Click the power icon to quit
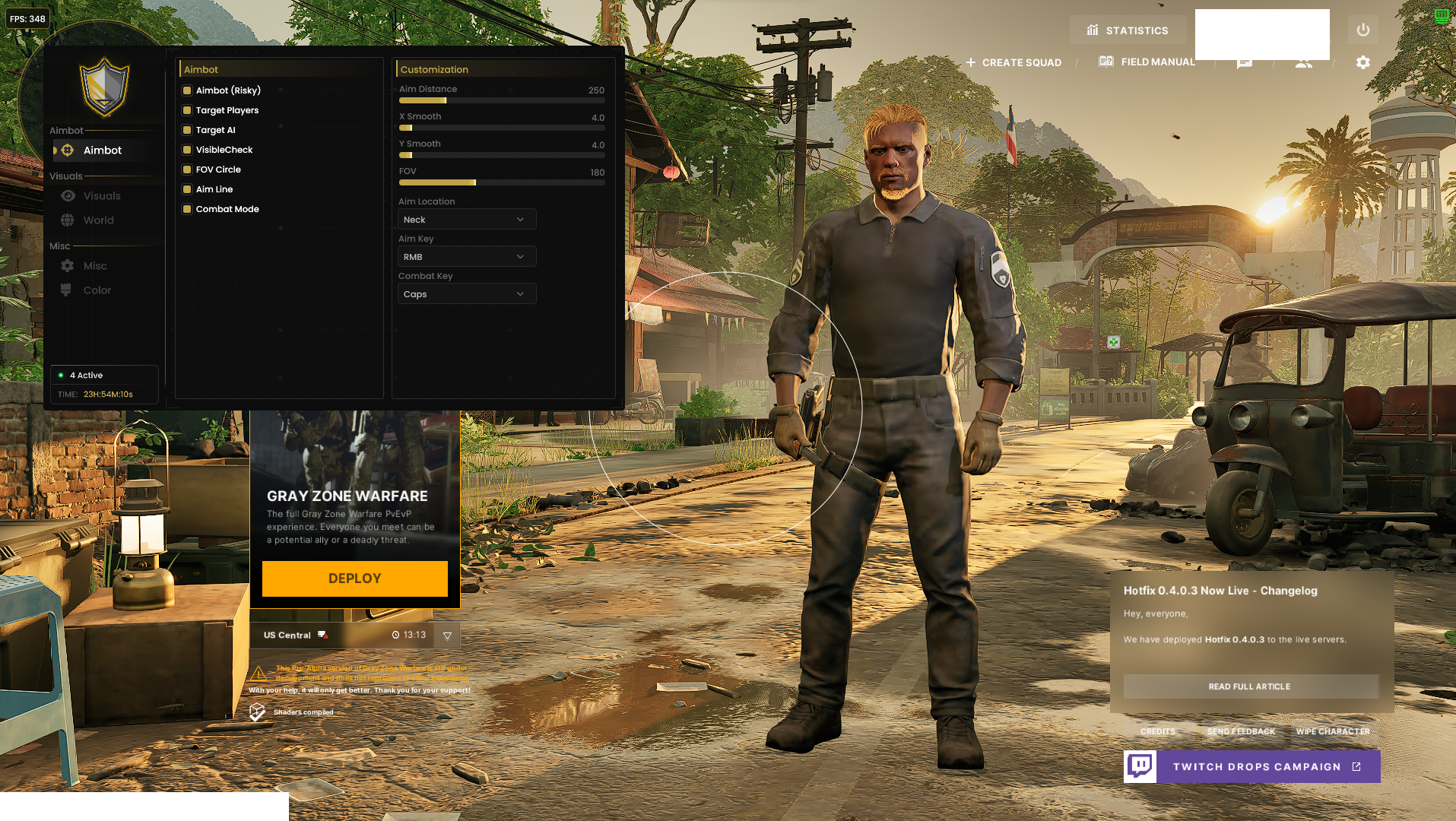The image size is (1456, 821). coord(1362,30)
